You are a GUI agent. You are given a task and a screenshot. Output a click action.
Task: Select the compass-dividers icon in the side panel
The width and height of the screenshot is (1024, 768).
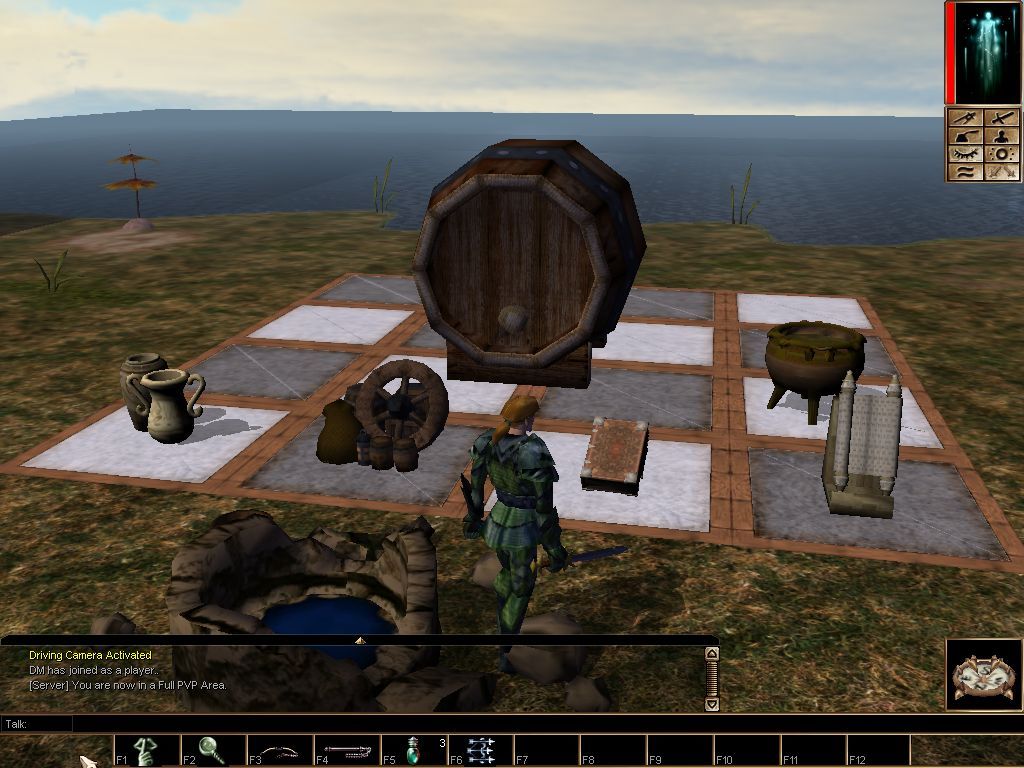tap(966, 119)
